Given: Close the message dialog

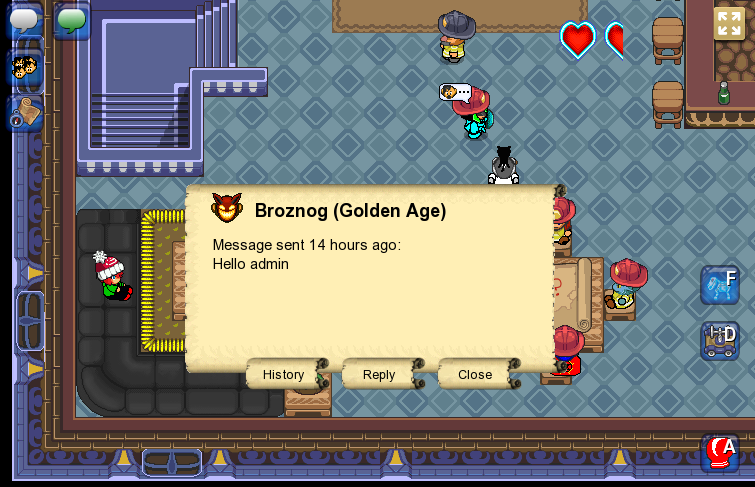Looking at the screenshot, I should tap(475, 374).
